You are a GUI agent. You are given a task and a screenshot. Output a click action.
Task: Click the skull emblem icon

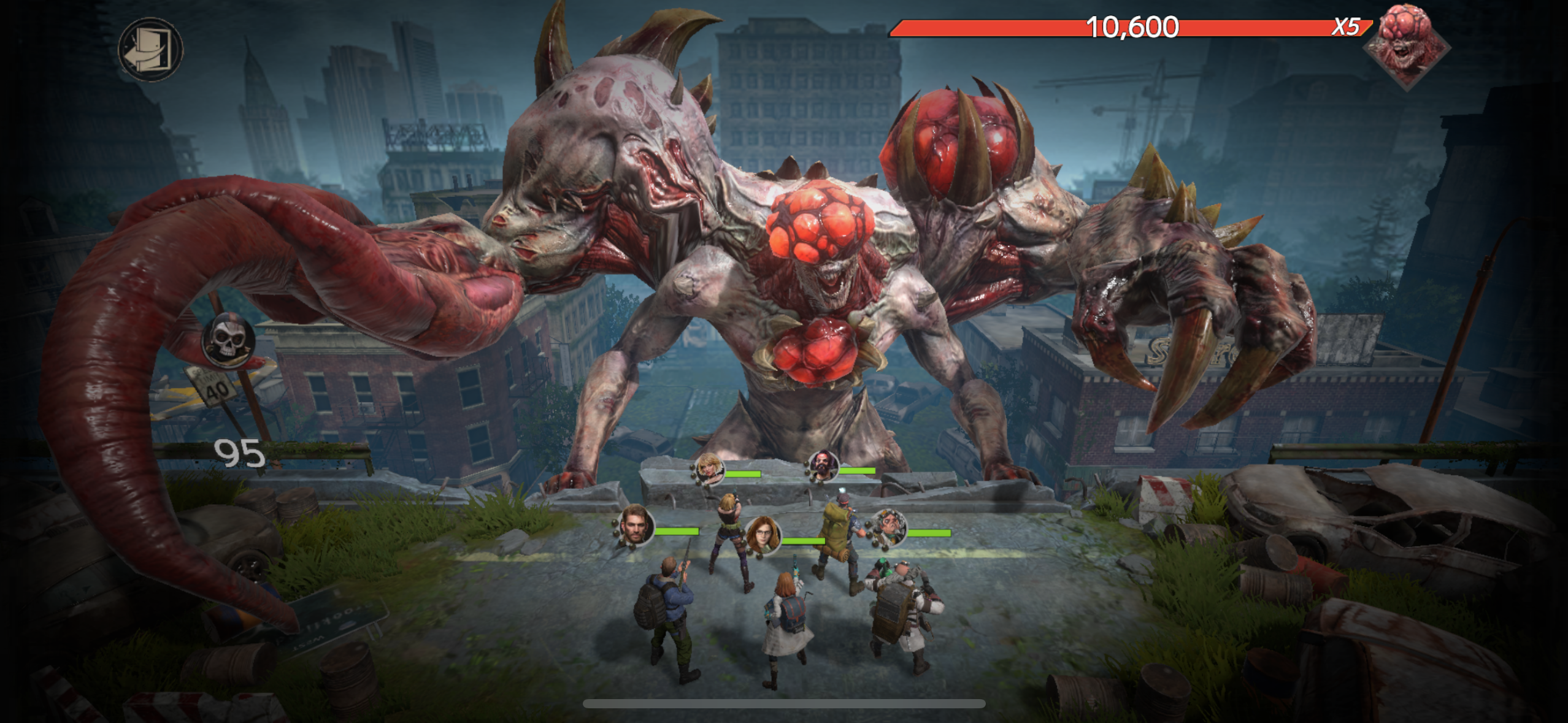(x=228, y=341)
